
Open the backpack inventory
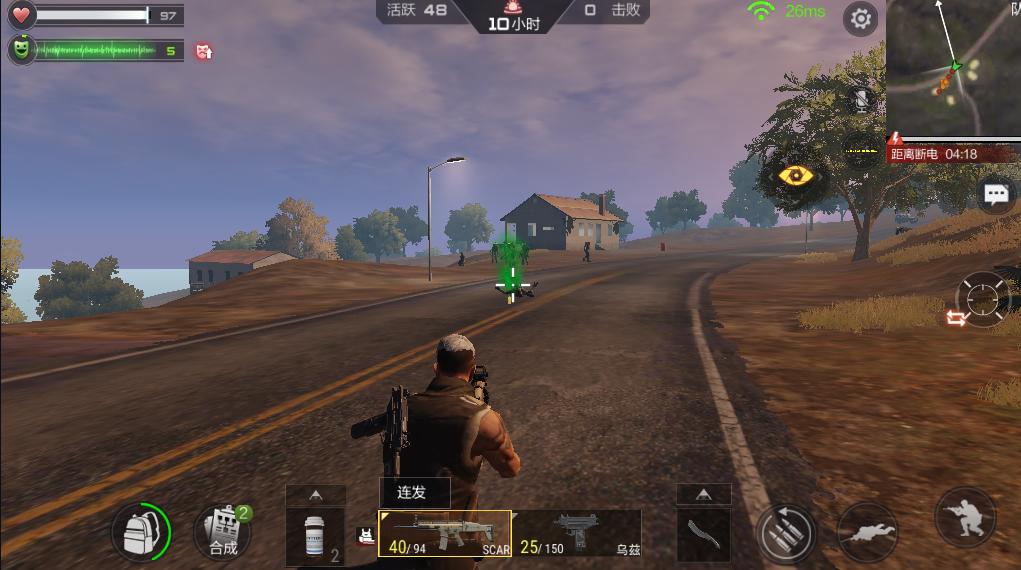(140, 533)
